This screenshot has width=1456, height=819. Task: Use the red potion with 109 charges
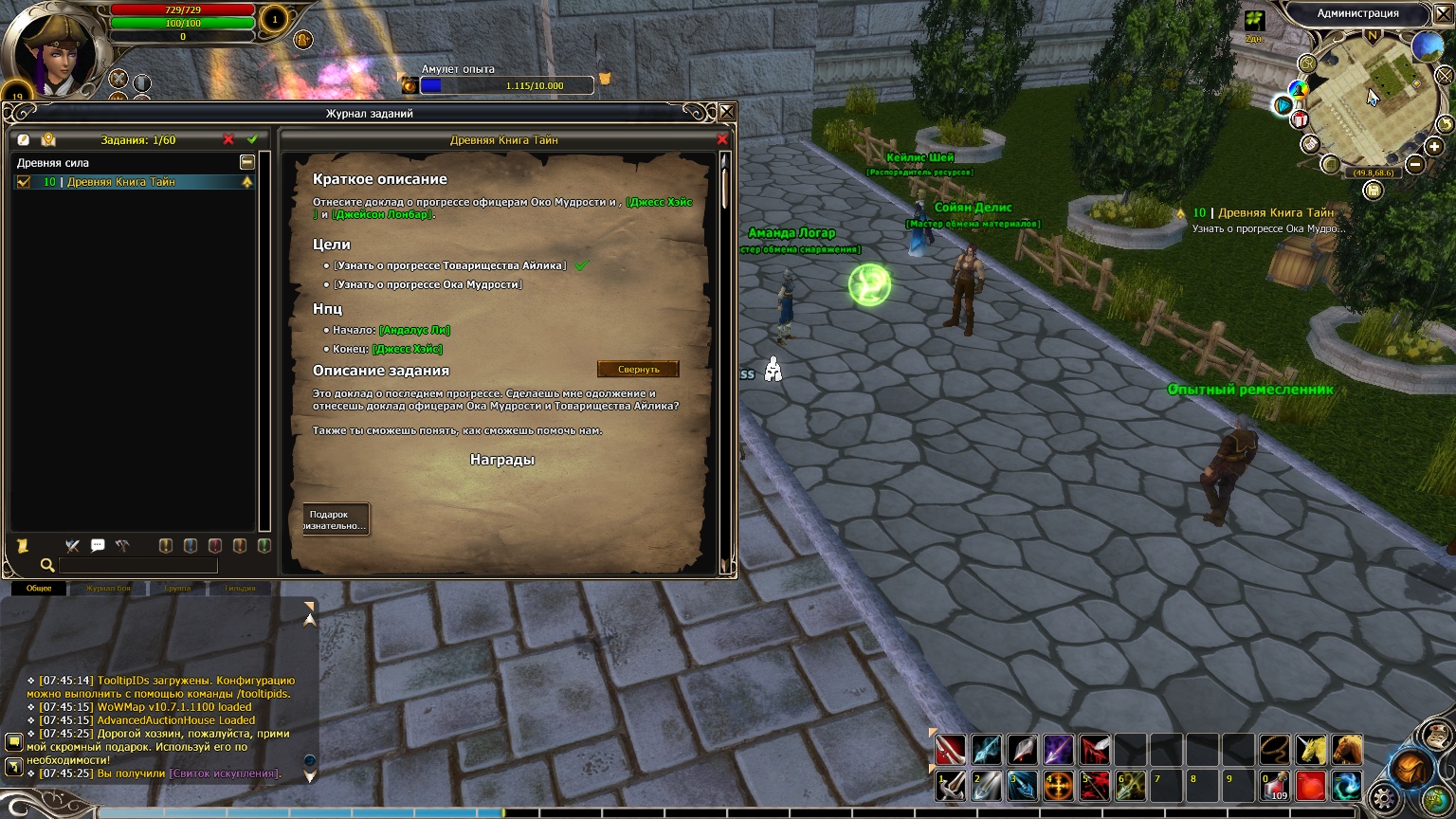point(1275,786)
